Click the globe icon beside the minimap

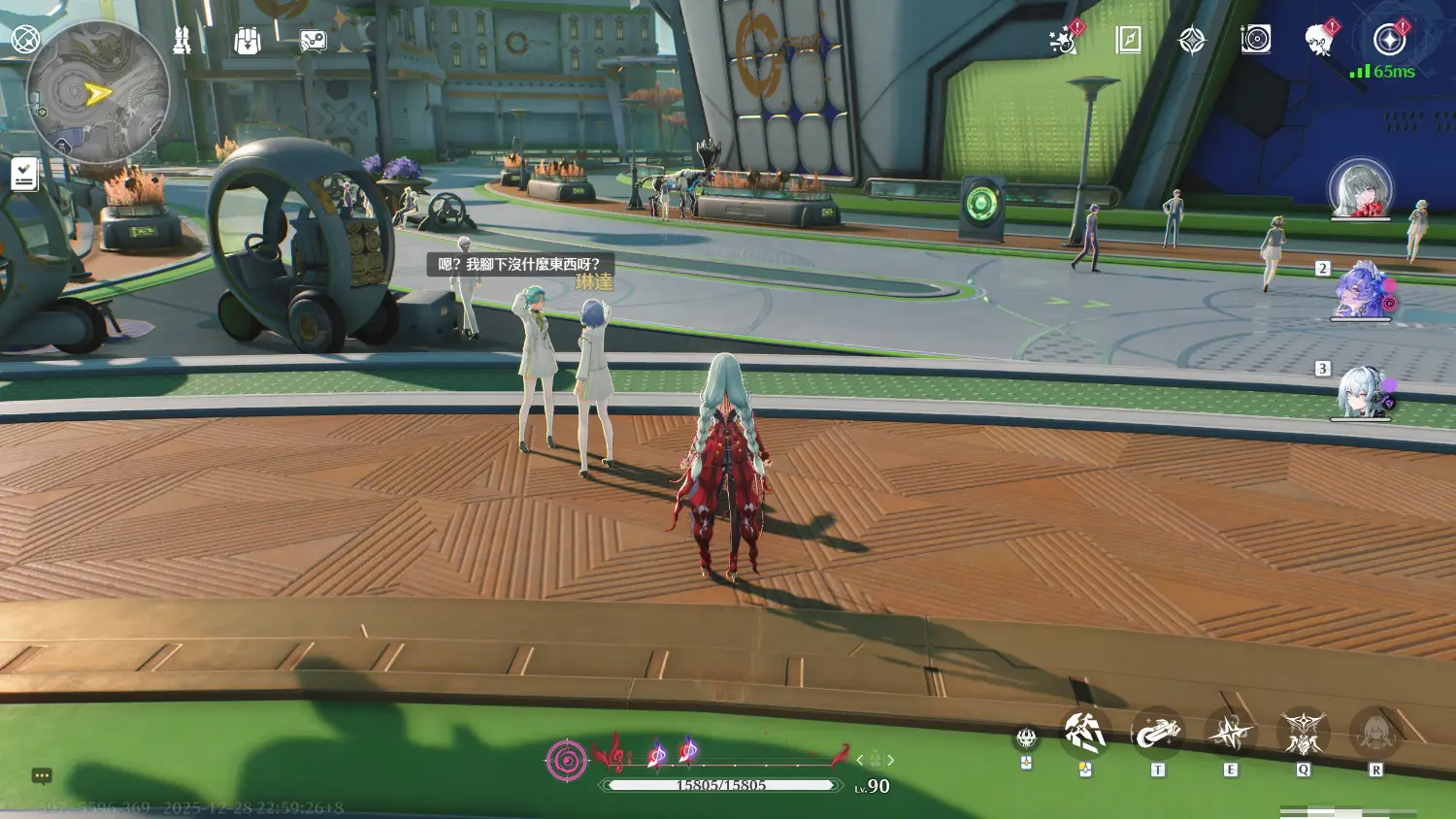tap(24, 40)
